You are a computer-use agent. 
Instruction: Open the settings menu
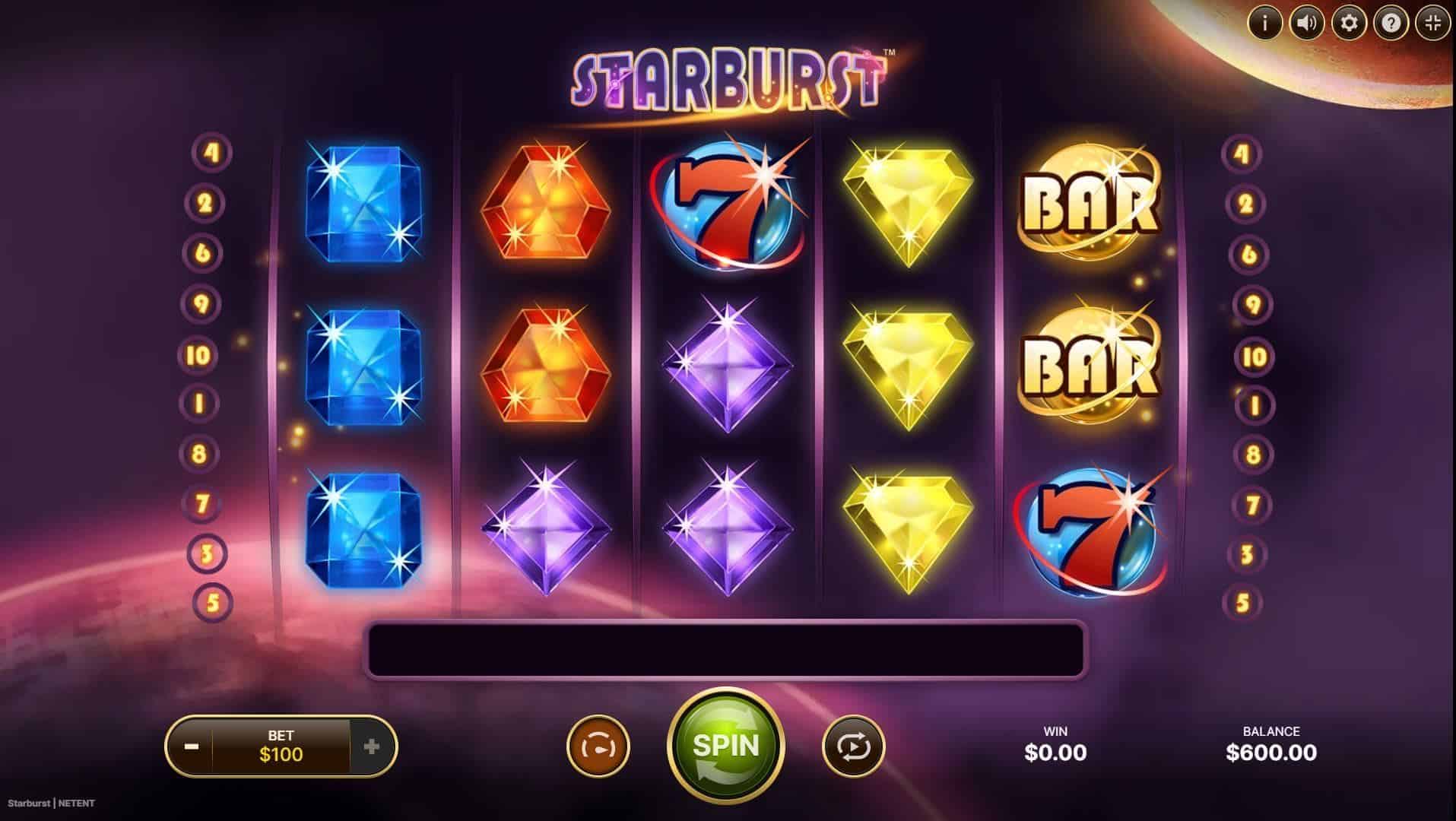pos(1349,23)
